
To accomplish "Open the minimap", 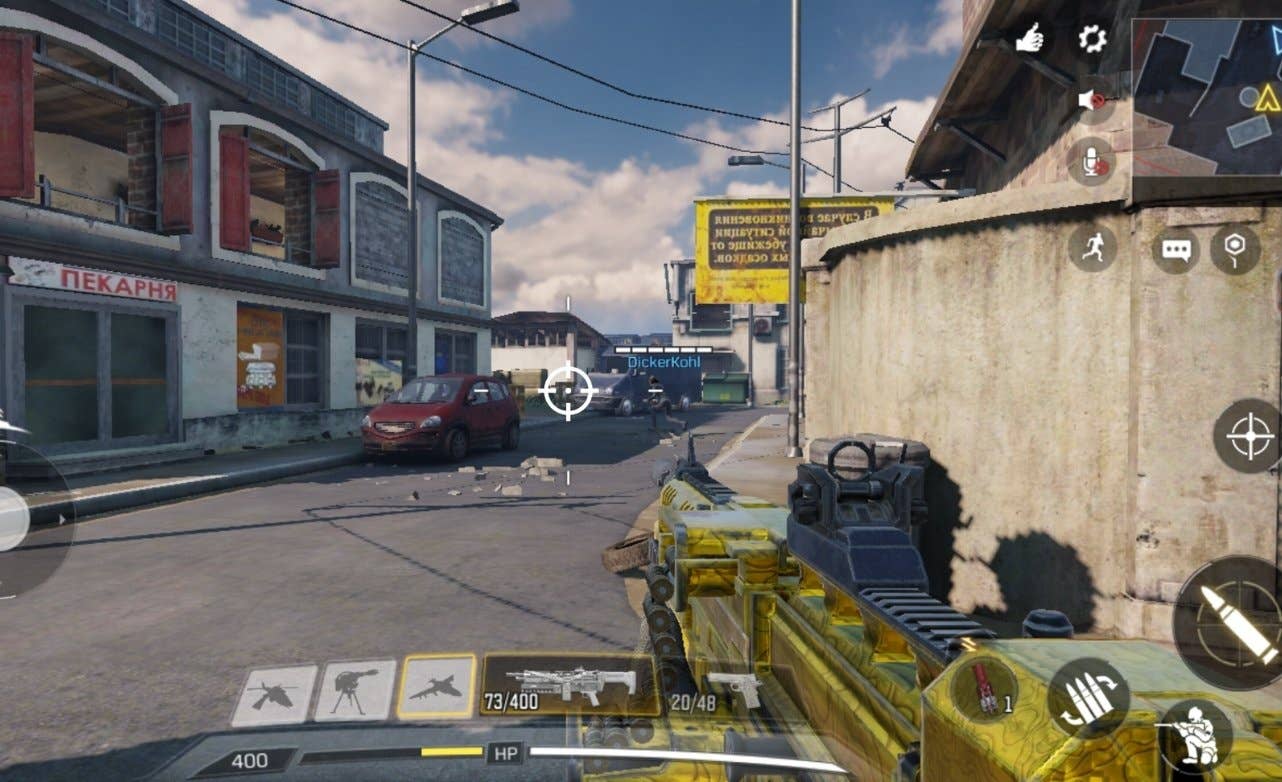I will (x=1207, y=97).
